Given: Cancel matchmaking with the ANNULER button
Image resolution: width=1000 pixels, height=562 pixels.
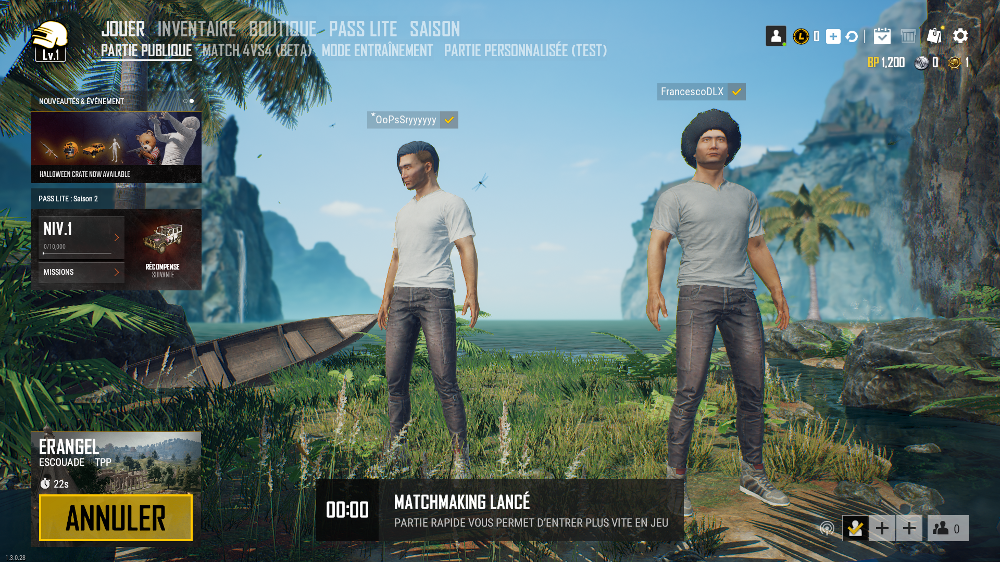Looking at the screenshot, I should click(x=116, y=517).
